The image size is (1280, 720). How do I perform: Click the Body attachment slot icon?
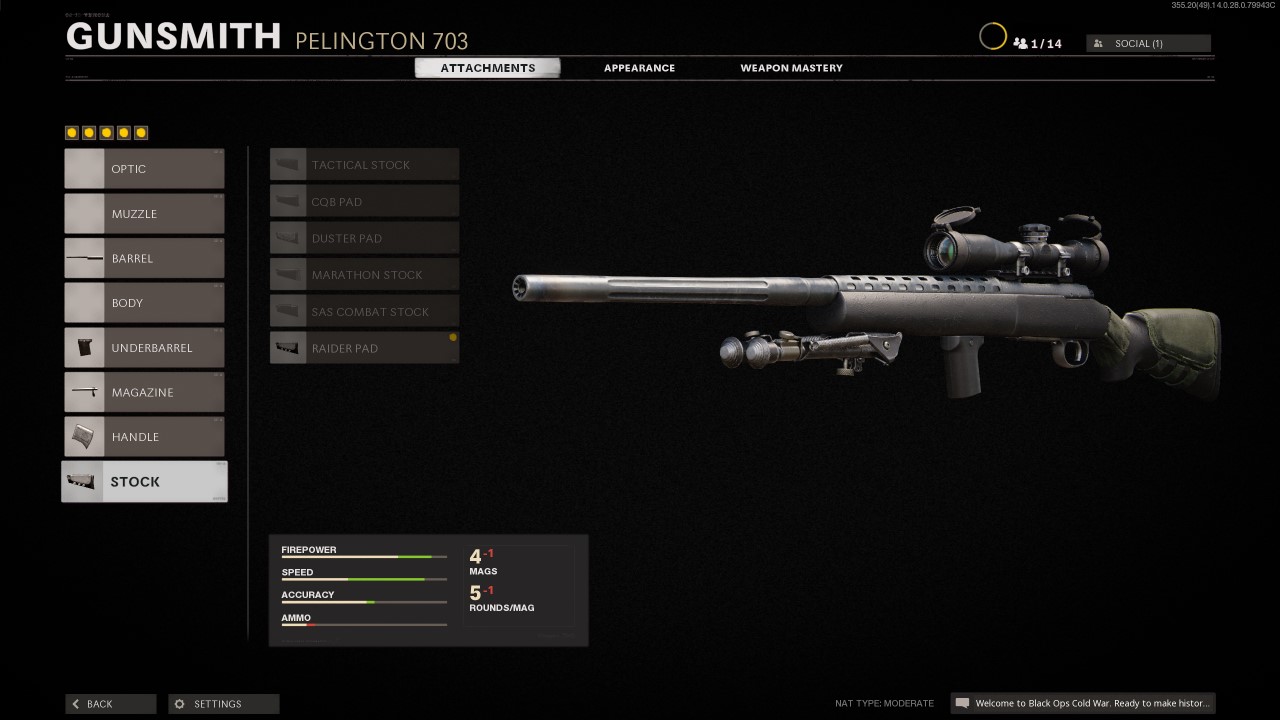click(85, 302)
